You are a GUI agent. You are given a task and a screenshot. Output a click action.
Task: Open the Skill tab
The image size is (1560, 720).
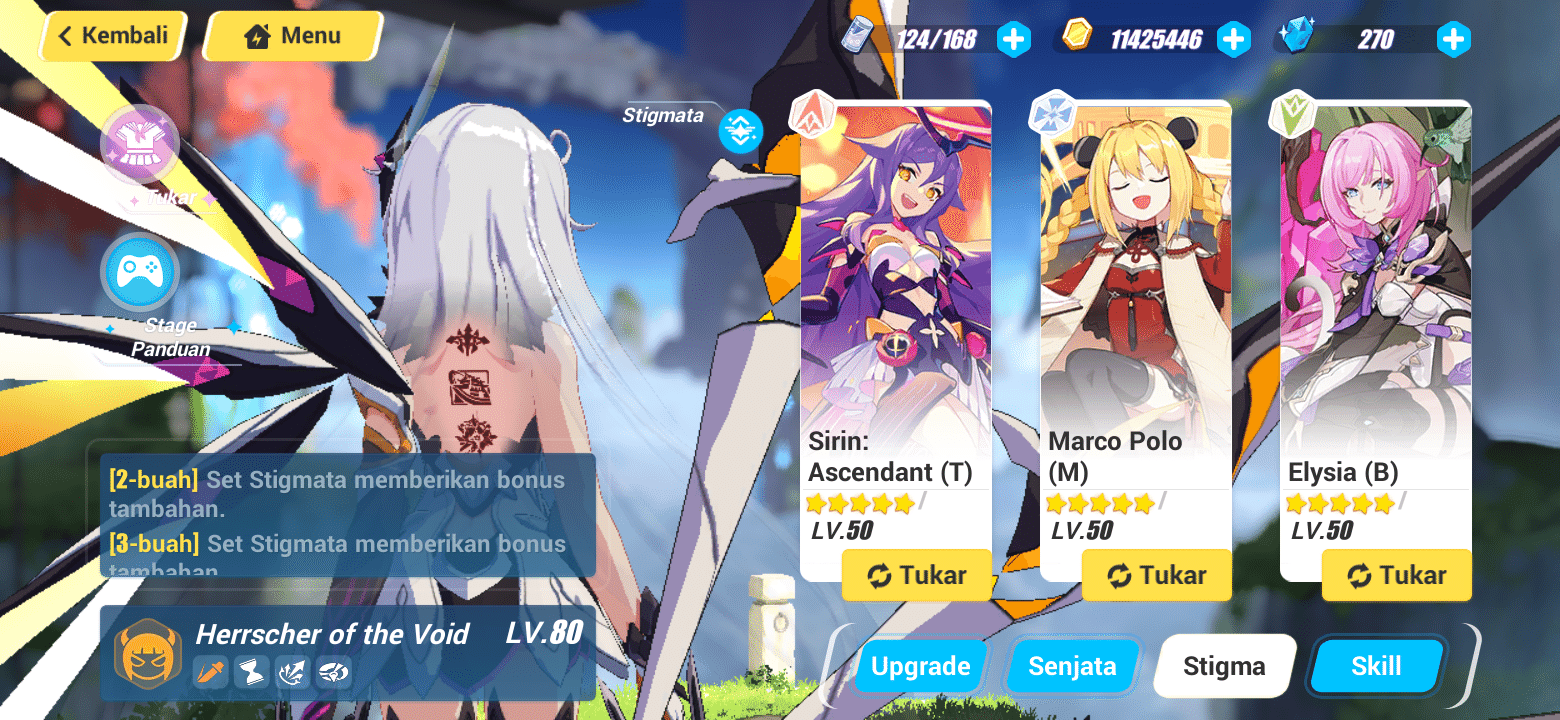(x=1376, y=665)
